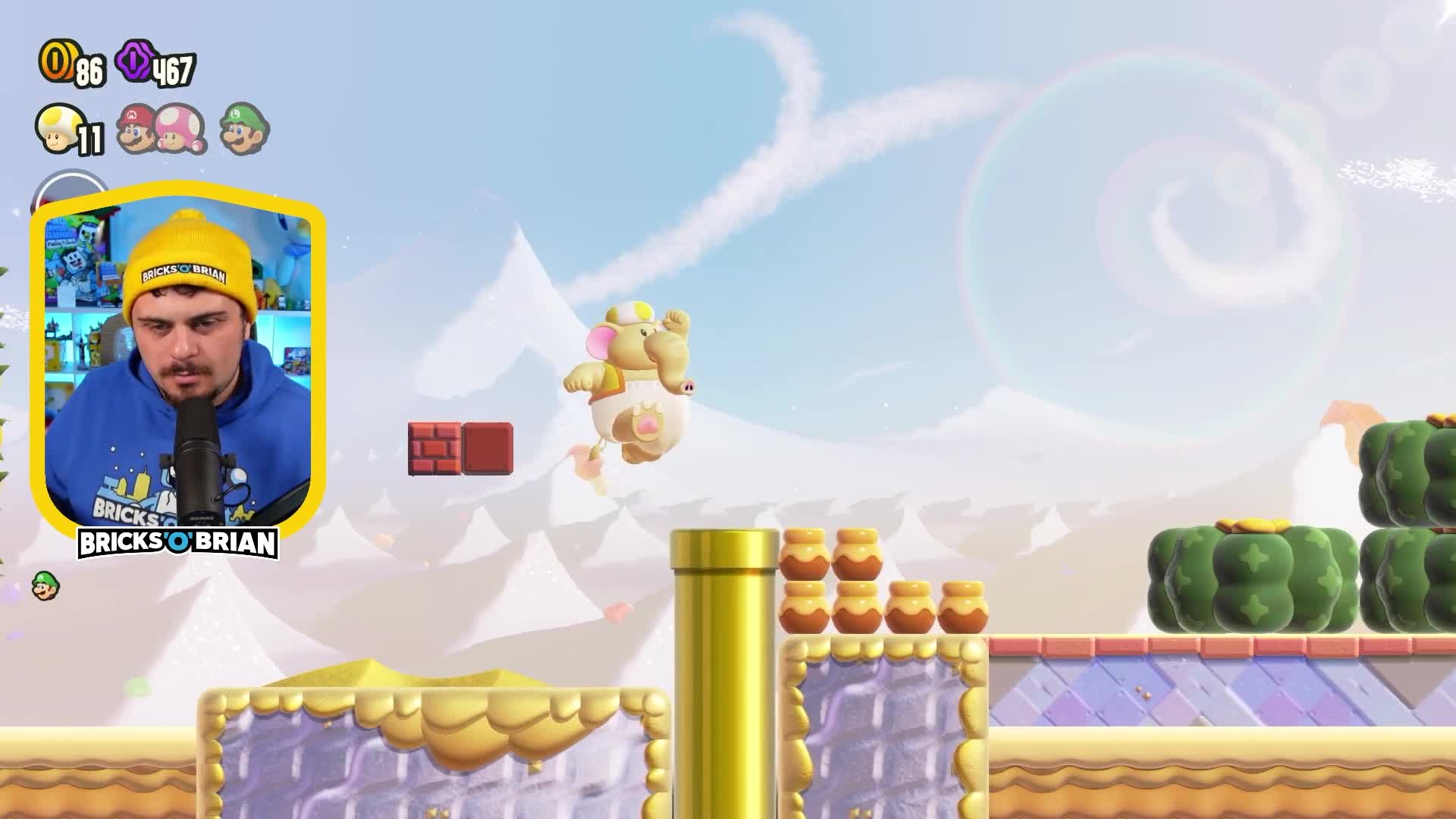
Task: Click the BRICKS'O'BRIAN name banner
Action: coord(176,543)
